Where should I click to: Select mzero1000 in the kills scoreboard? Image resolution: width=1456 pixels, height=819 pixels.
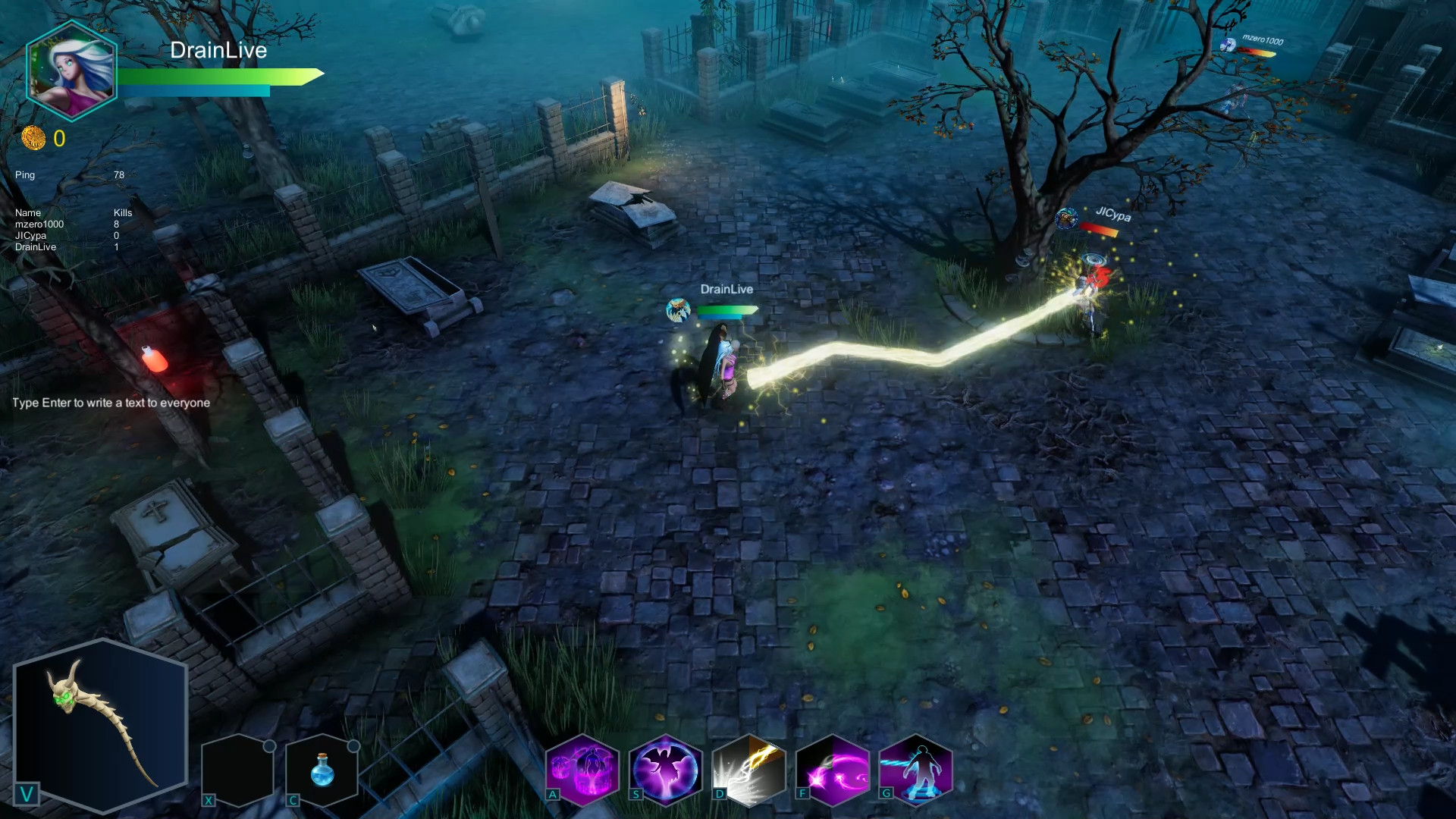pyautogui.click(x=39, y=224)
